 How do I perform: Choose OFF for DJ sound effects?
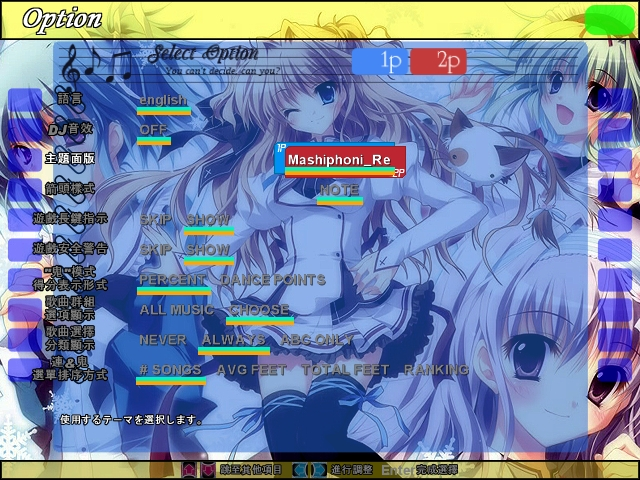[153, 130]
